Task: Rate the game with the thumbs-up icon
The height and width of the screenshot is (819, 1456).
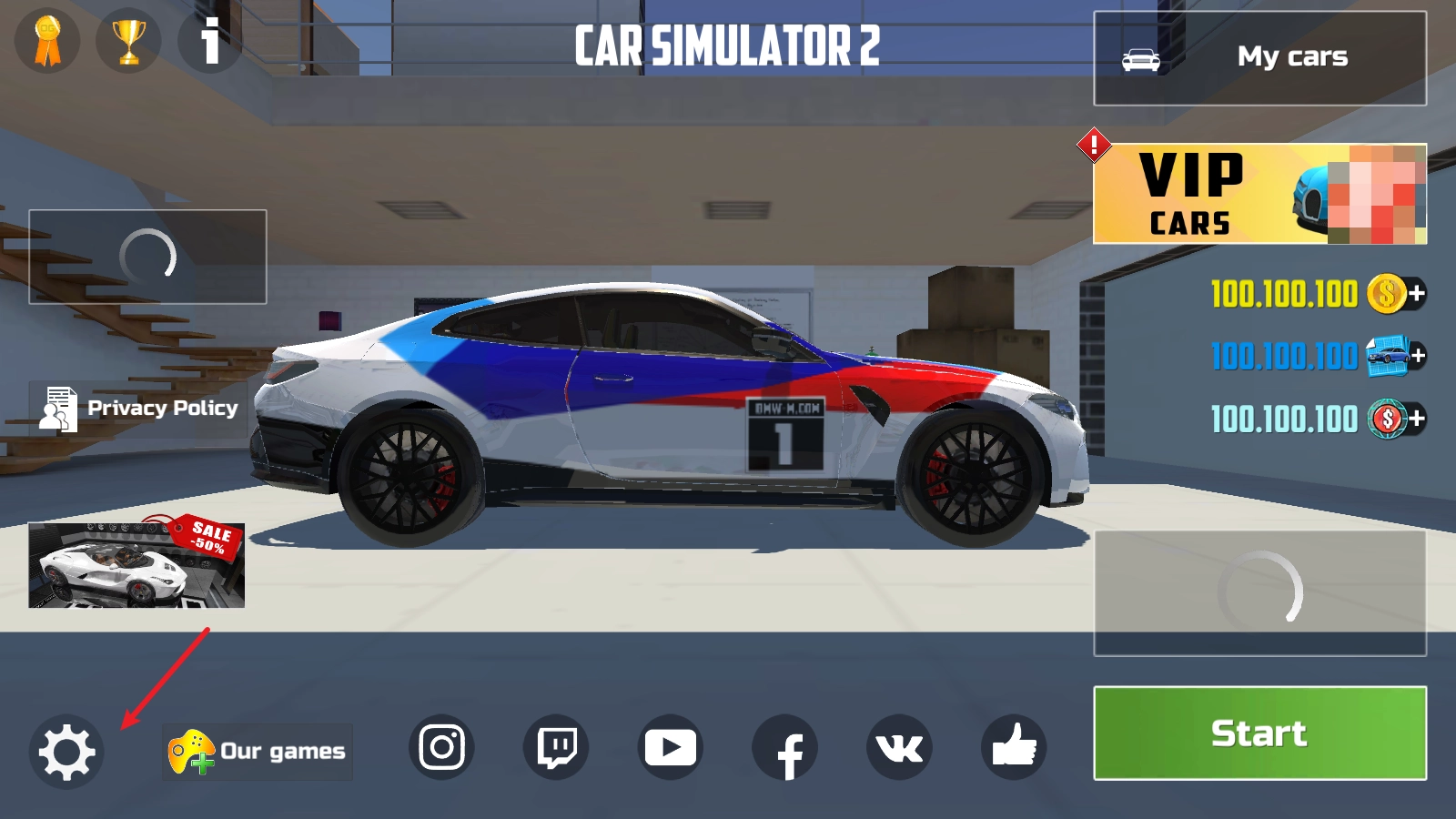Action: (x=1014, y=748)
